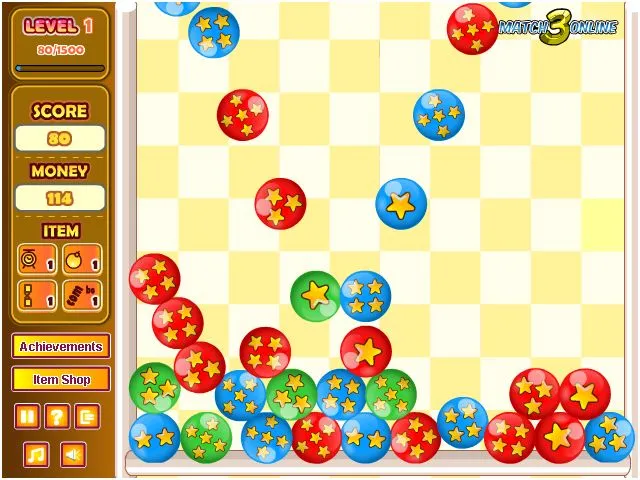Open the Item Shop

coord(61,380)
